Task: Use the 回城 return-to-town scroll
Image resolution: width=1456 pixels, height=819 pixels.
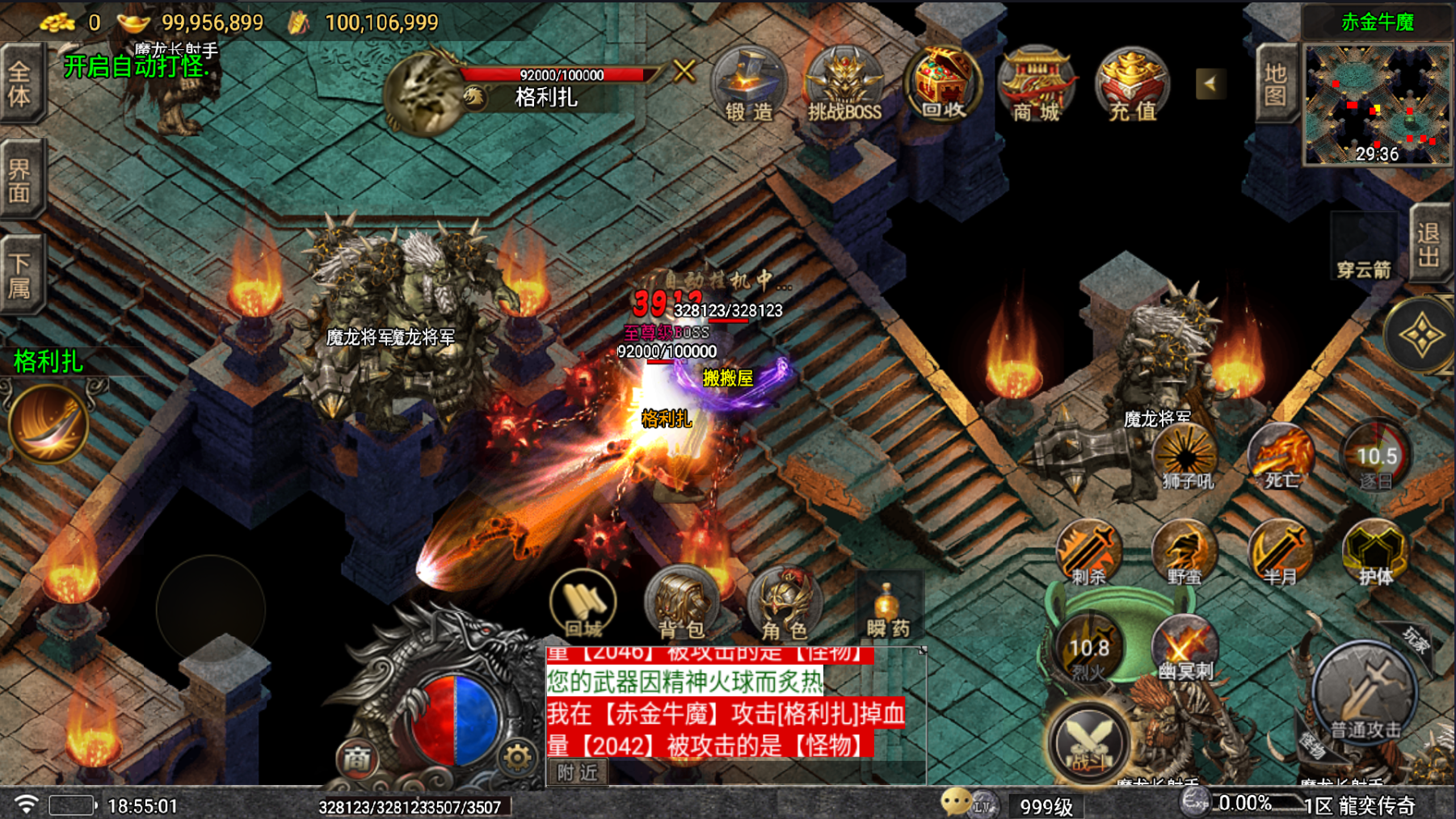Action: [x=583, y=603]
